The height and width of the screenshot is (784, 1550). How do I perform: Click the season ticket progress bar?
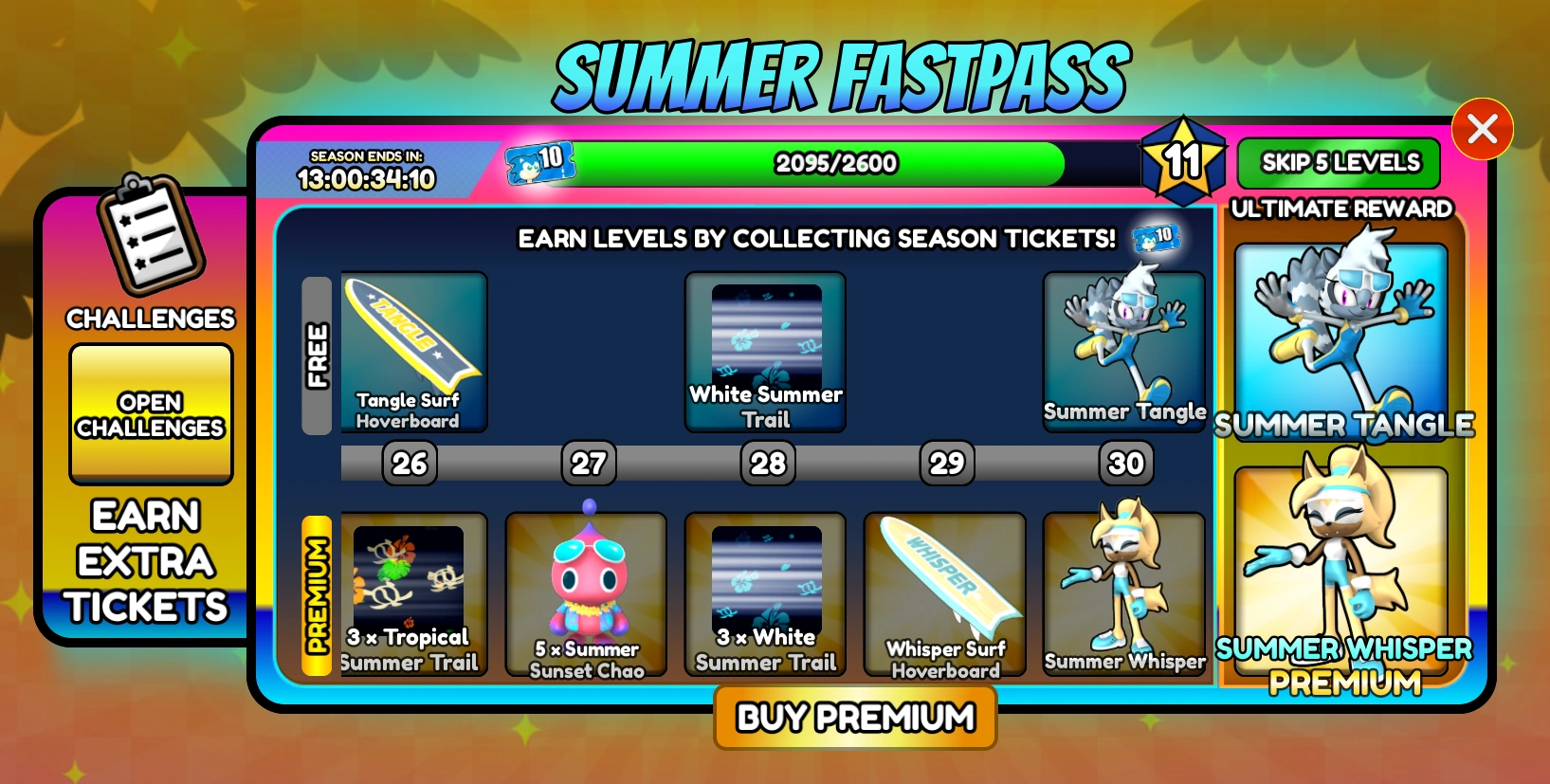[834, 163]
